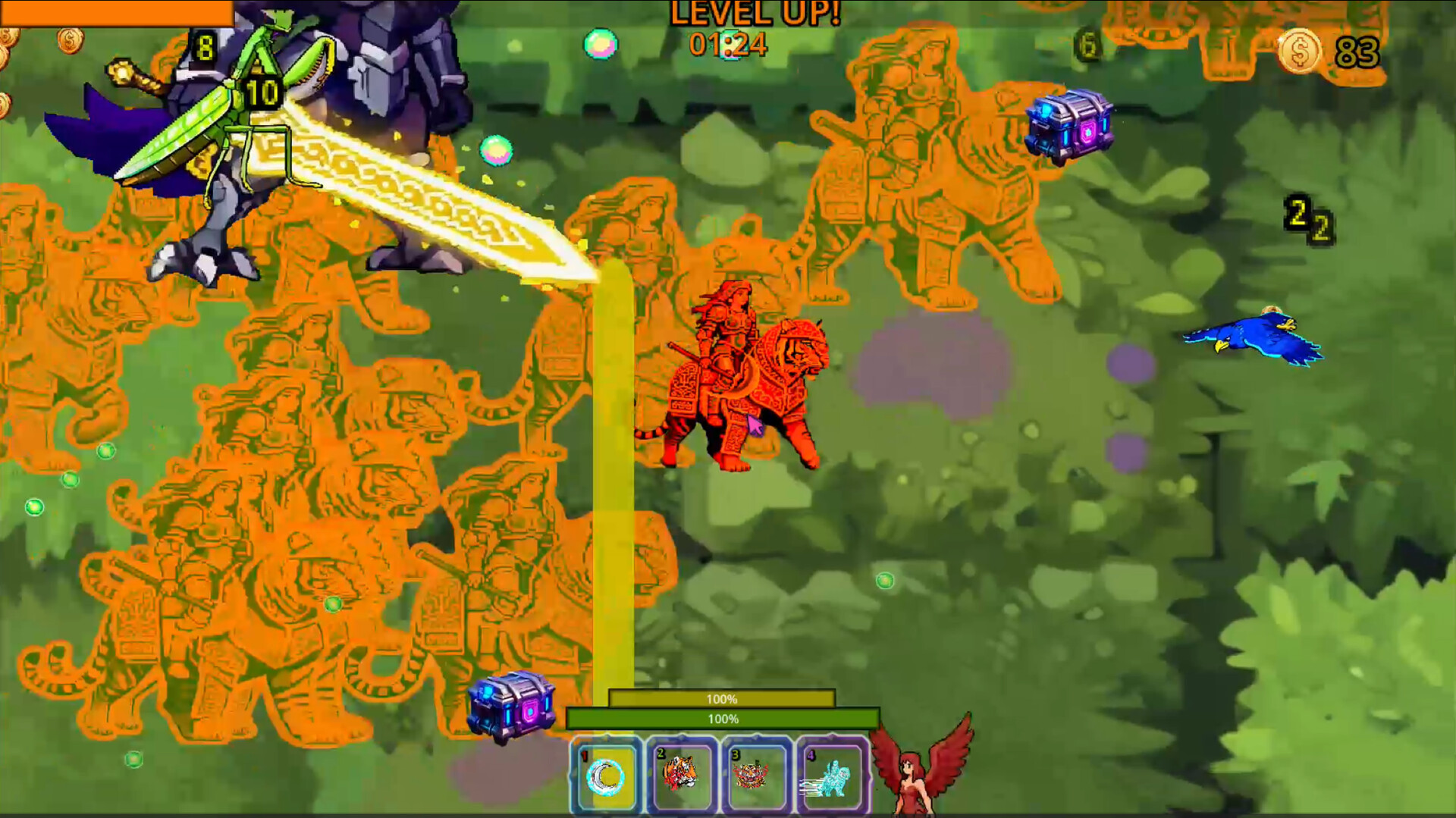1456x818 pixels.
Task: Trigger the flaming tiger ability in slot 3
Action: click(756, 778)
